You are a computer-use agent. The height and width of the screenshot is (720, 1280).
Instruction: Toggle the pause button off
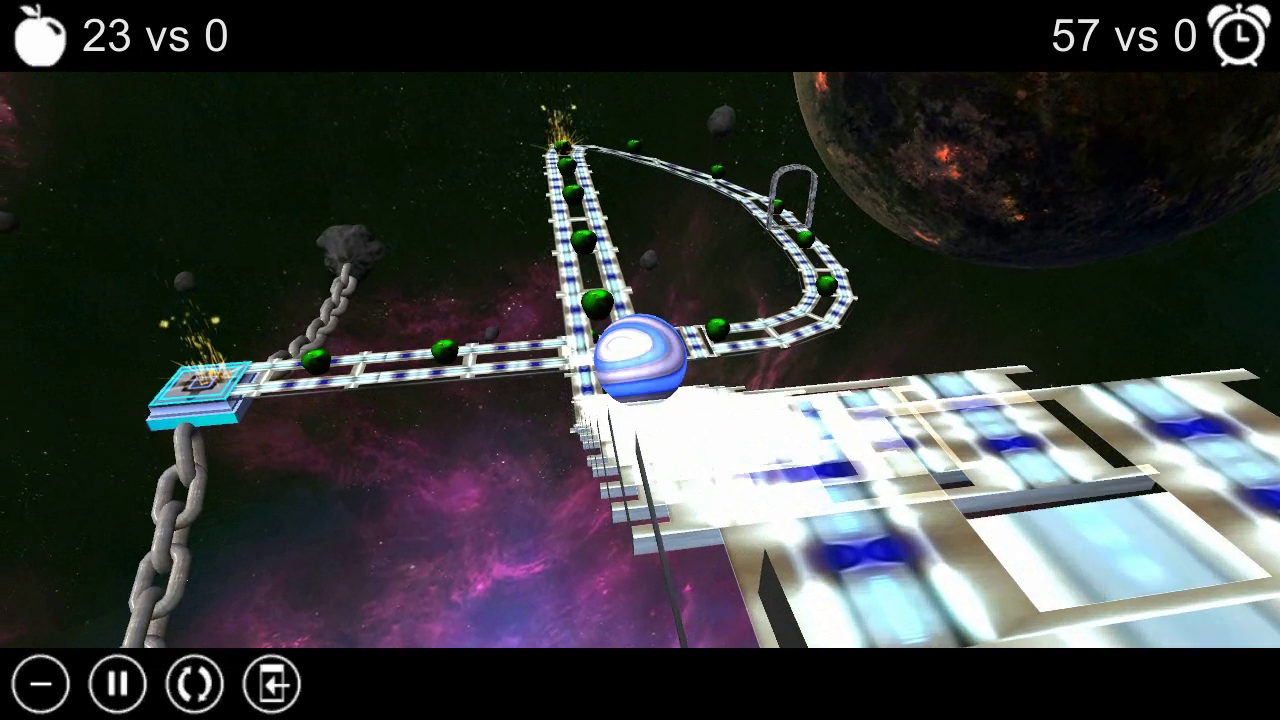pyautogui.click(x=117, y=684)
